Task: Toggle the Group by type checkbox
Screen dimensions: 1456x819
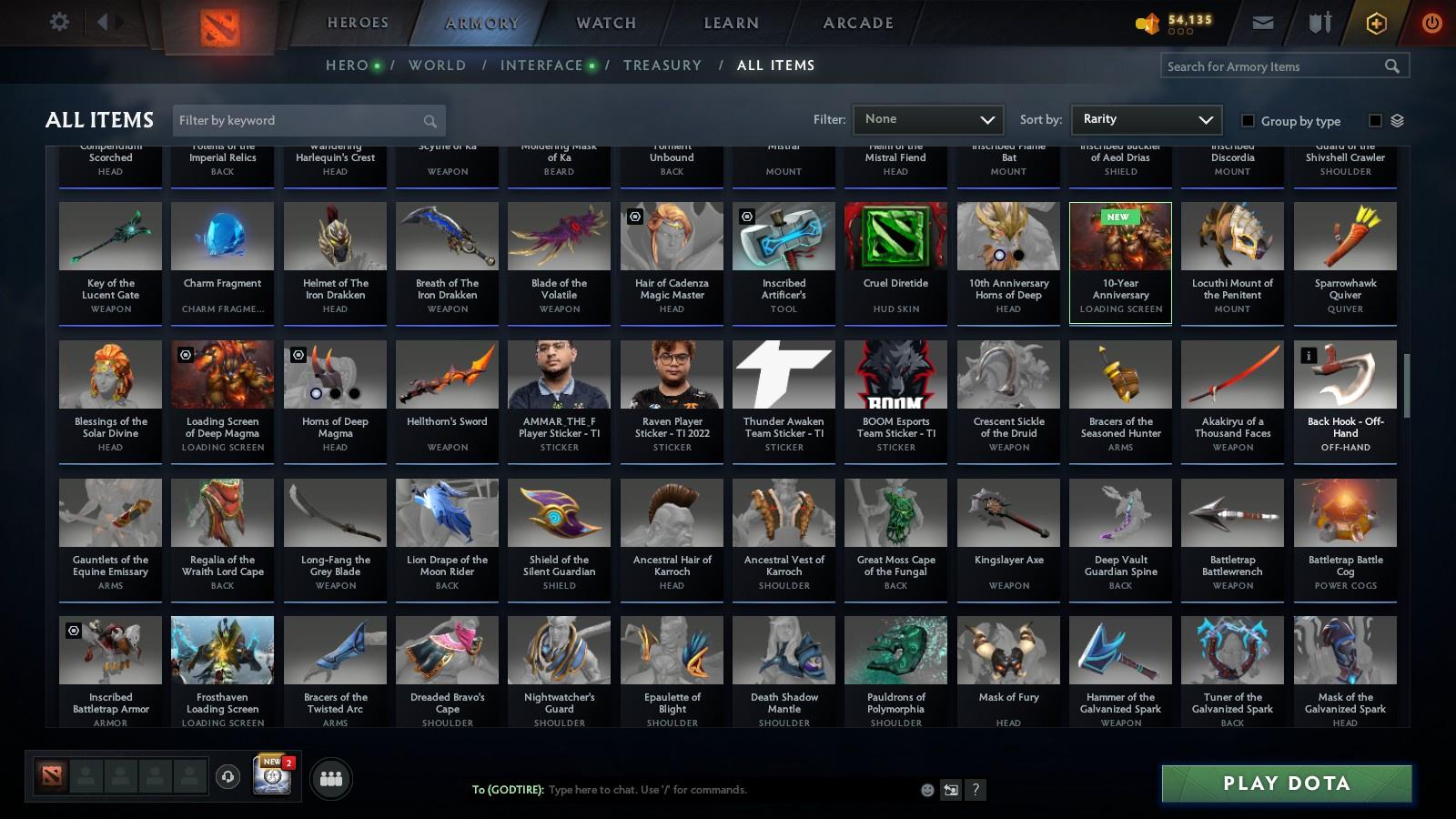Action: (1250, 120)
